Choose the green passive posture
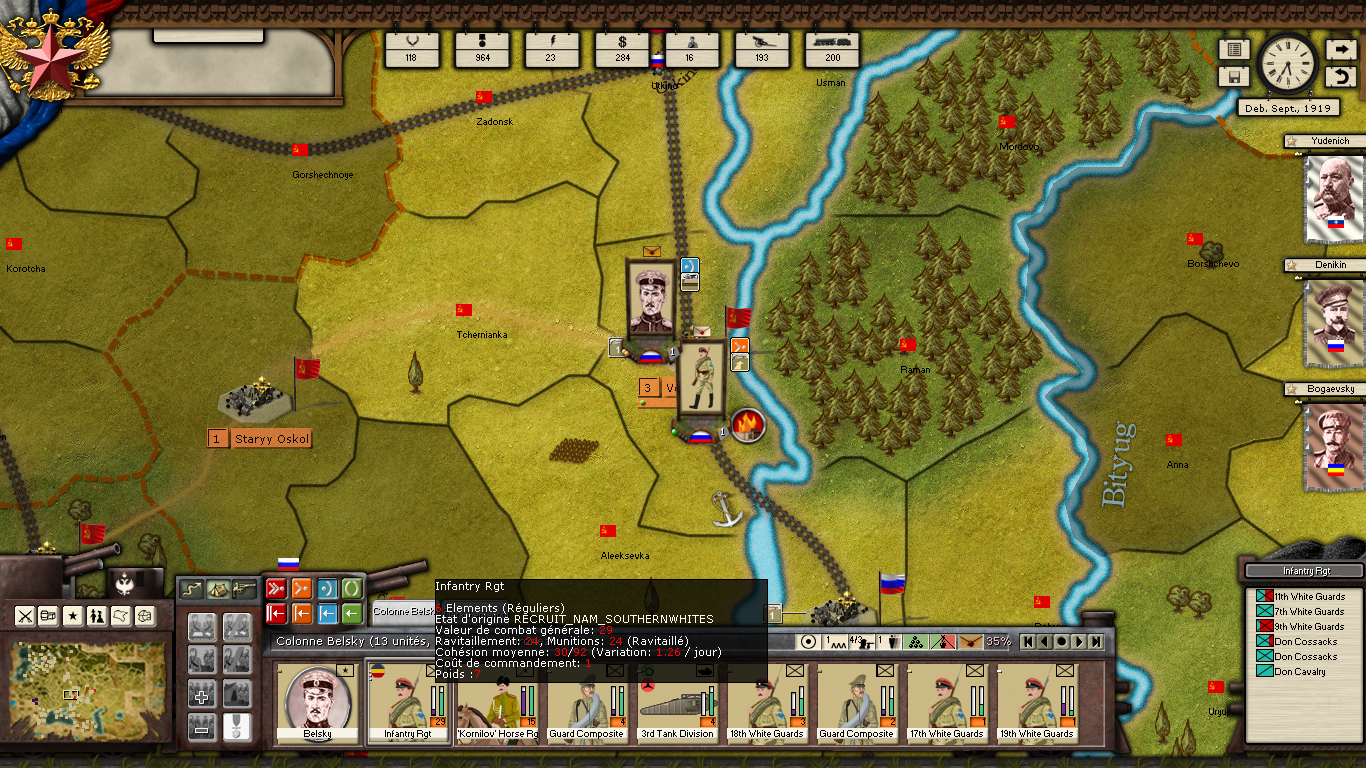Viewport: 1366px width, 768px height. click(x=352, y=588)
